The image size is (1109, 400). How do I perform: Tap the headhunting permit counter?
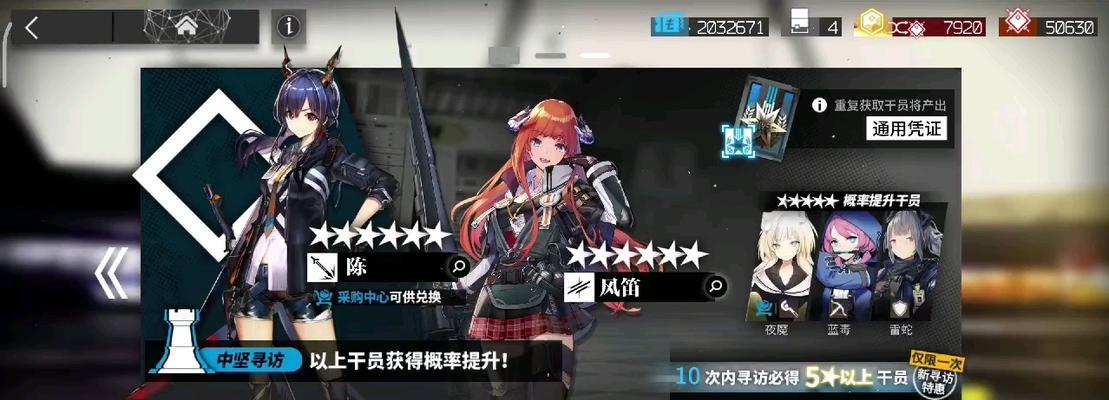tap(814, 26)
